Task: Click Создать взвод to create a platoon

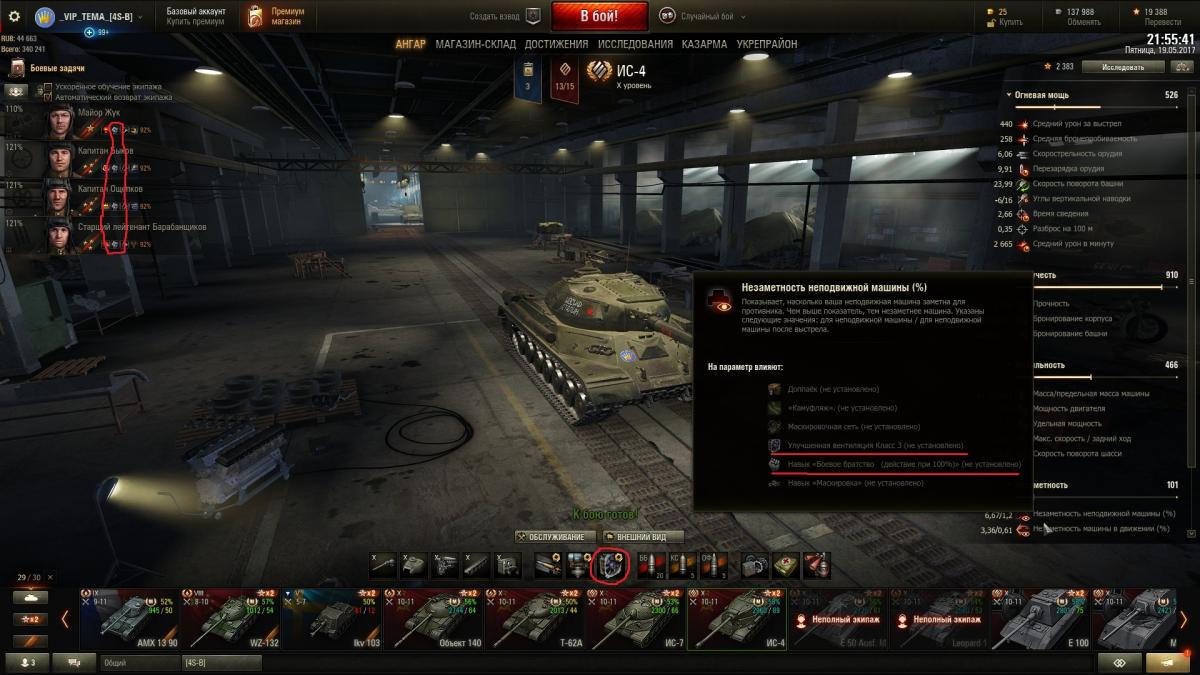Action: tap(505, 16)
